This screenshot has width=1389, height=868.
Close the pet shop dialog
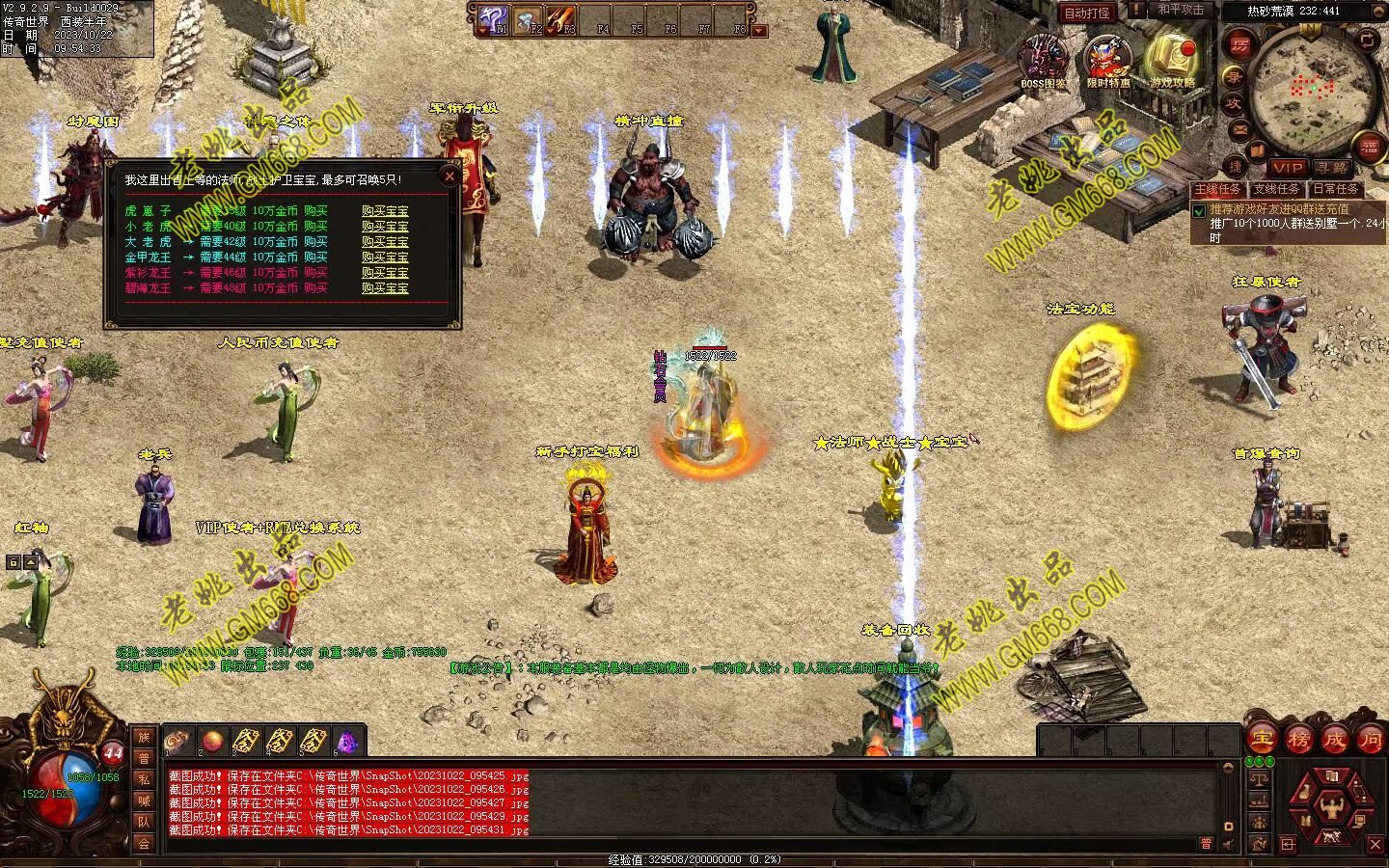449,176
